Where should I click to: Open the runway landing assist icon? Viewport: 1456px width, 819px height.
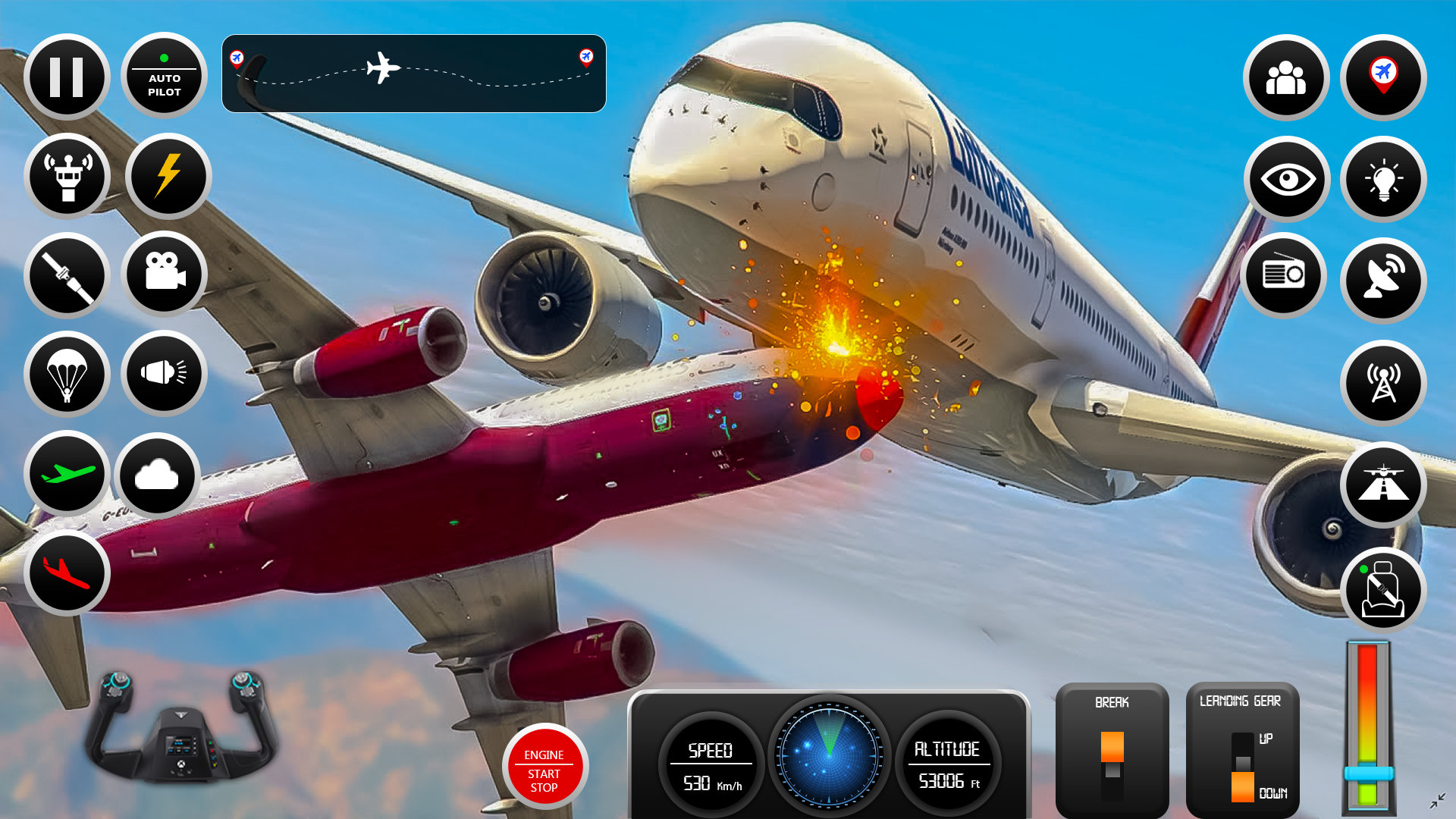coord(1383,485)
